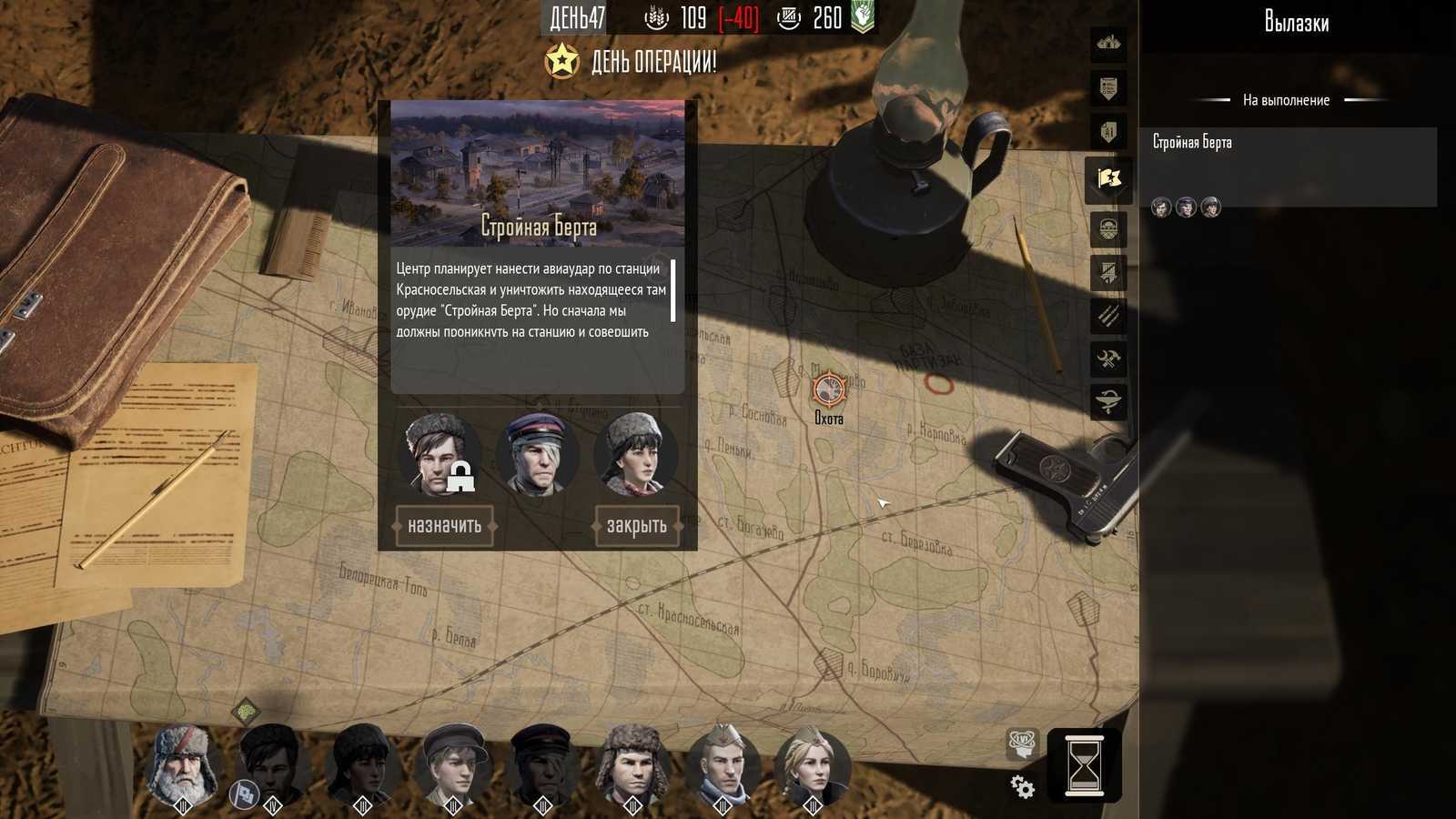1456x819 pixels.
Task: Switch to the flag sorties tab
Action: click(x=1108, y=179)
